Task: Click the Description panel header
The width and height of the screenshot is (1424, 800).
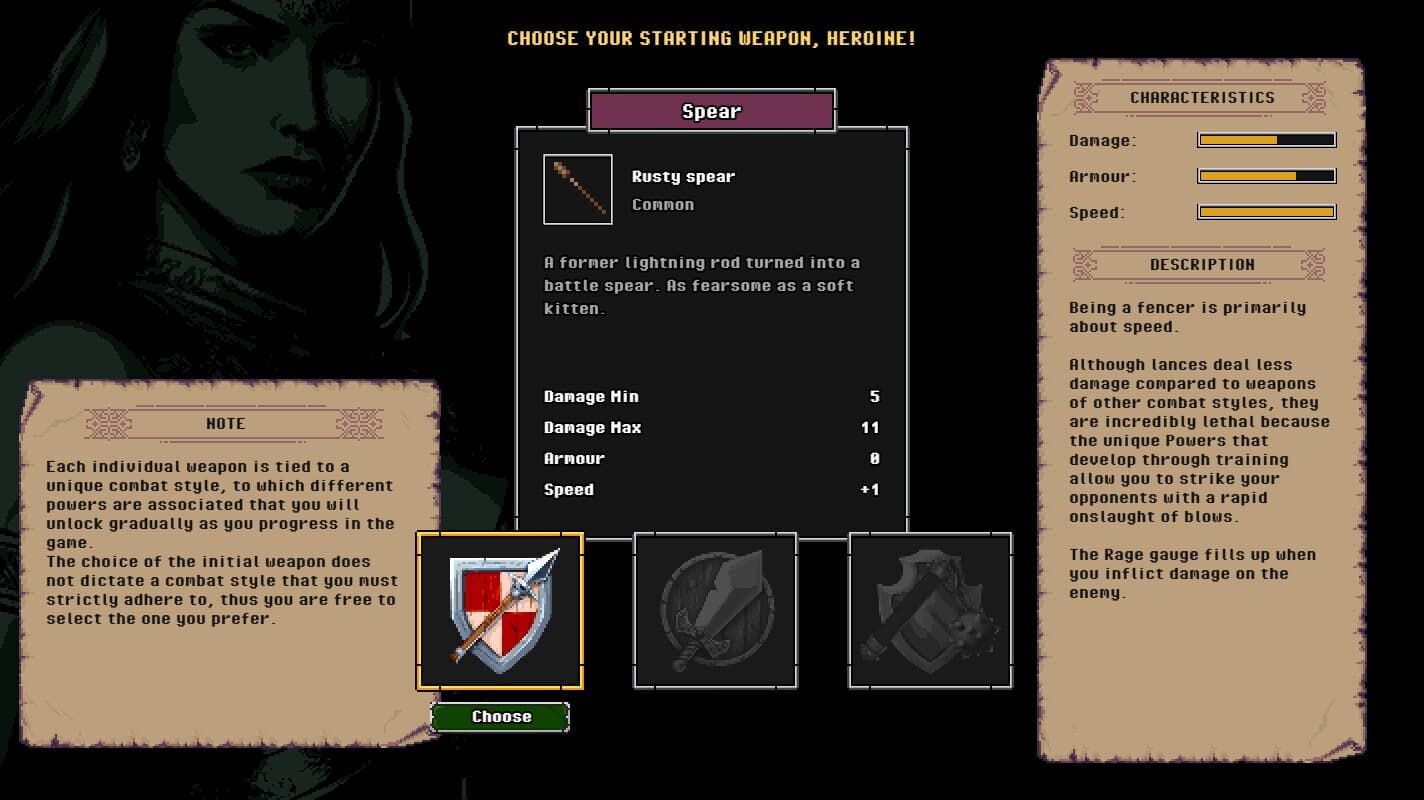Action: point(1202,264)
